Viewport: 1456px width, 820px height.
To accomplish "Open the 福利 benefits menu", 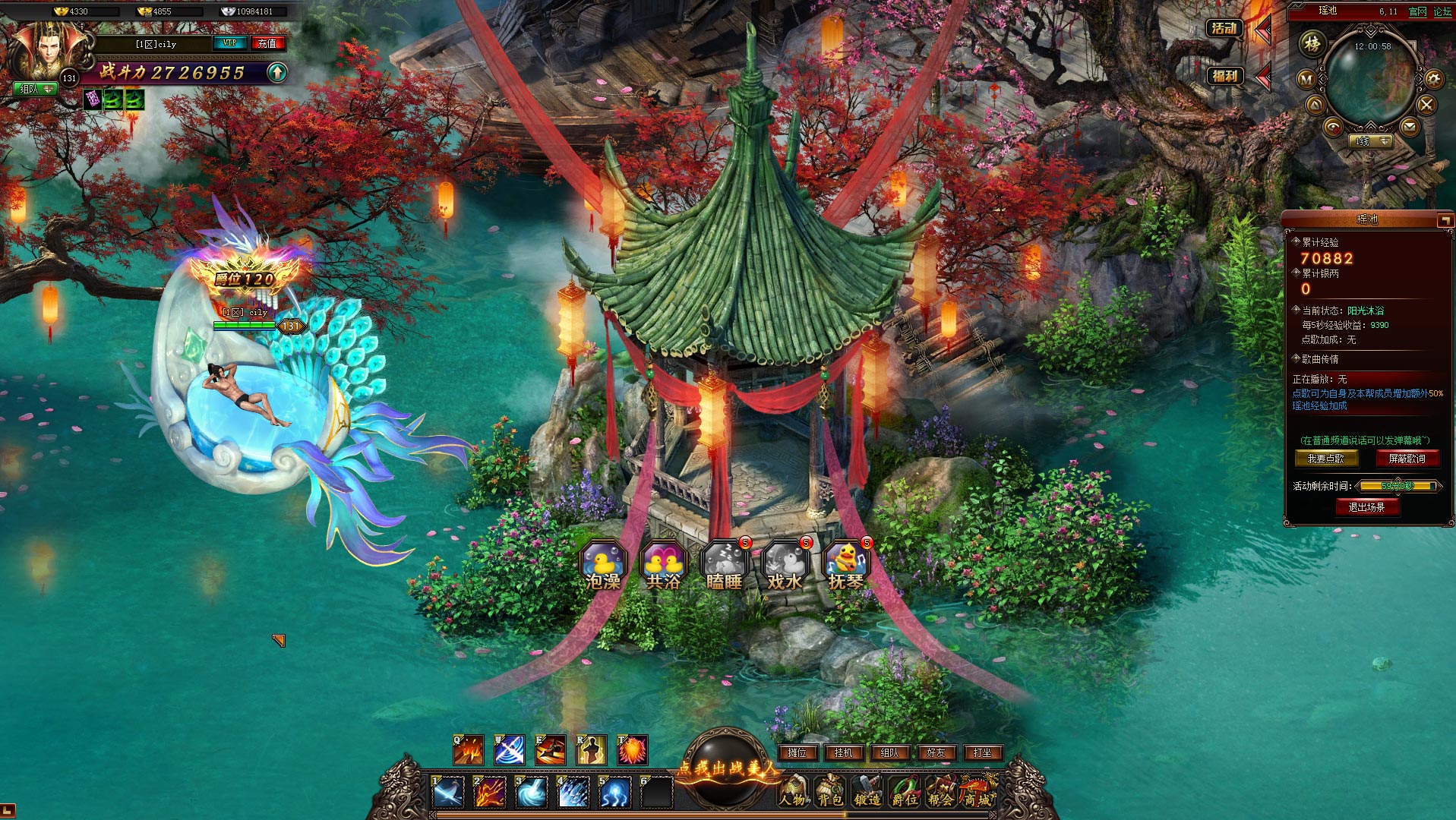I will pos(1224,76).
